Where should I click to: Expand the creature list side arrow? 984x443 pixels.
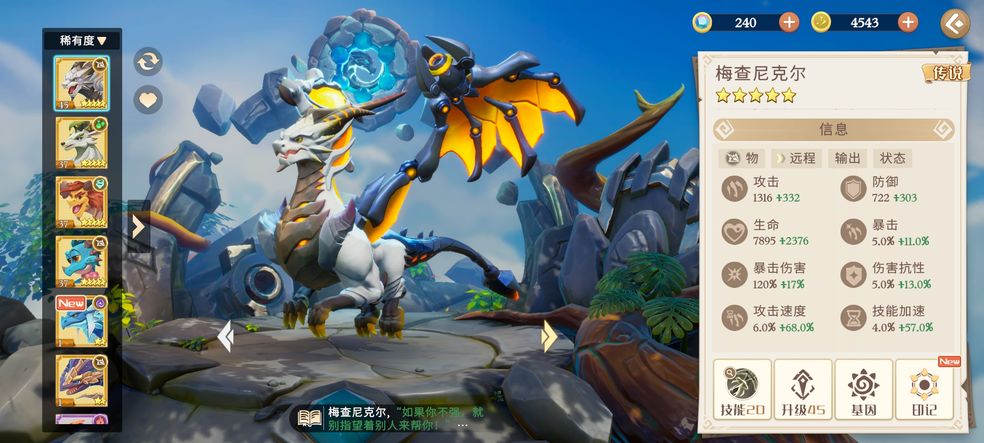pyautogui.click(x=138, y=227)
